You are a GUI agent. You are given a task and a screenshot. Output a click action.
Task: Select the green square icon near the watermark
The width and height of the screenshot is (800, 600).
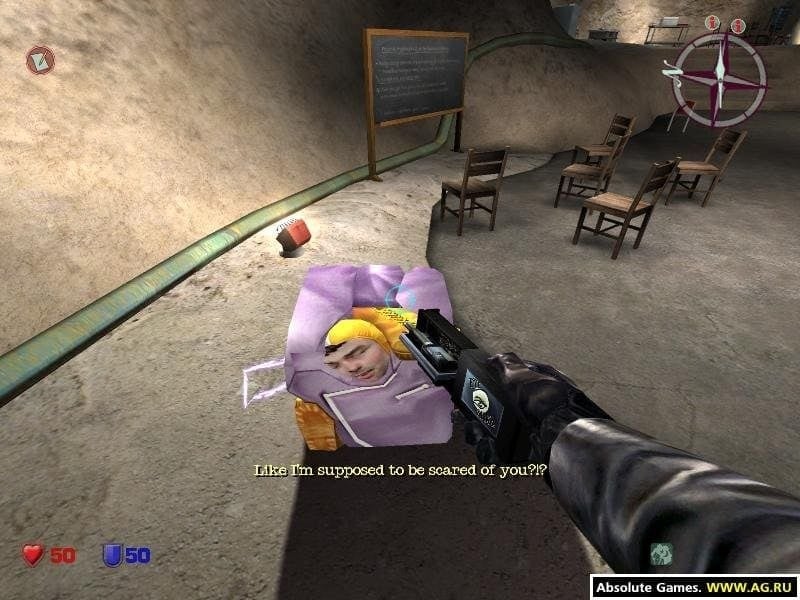point(660,553)
